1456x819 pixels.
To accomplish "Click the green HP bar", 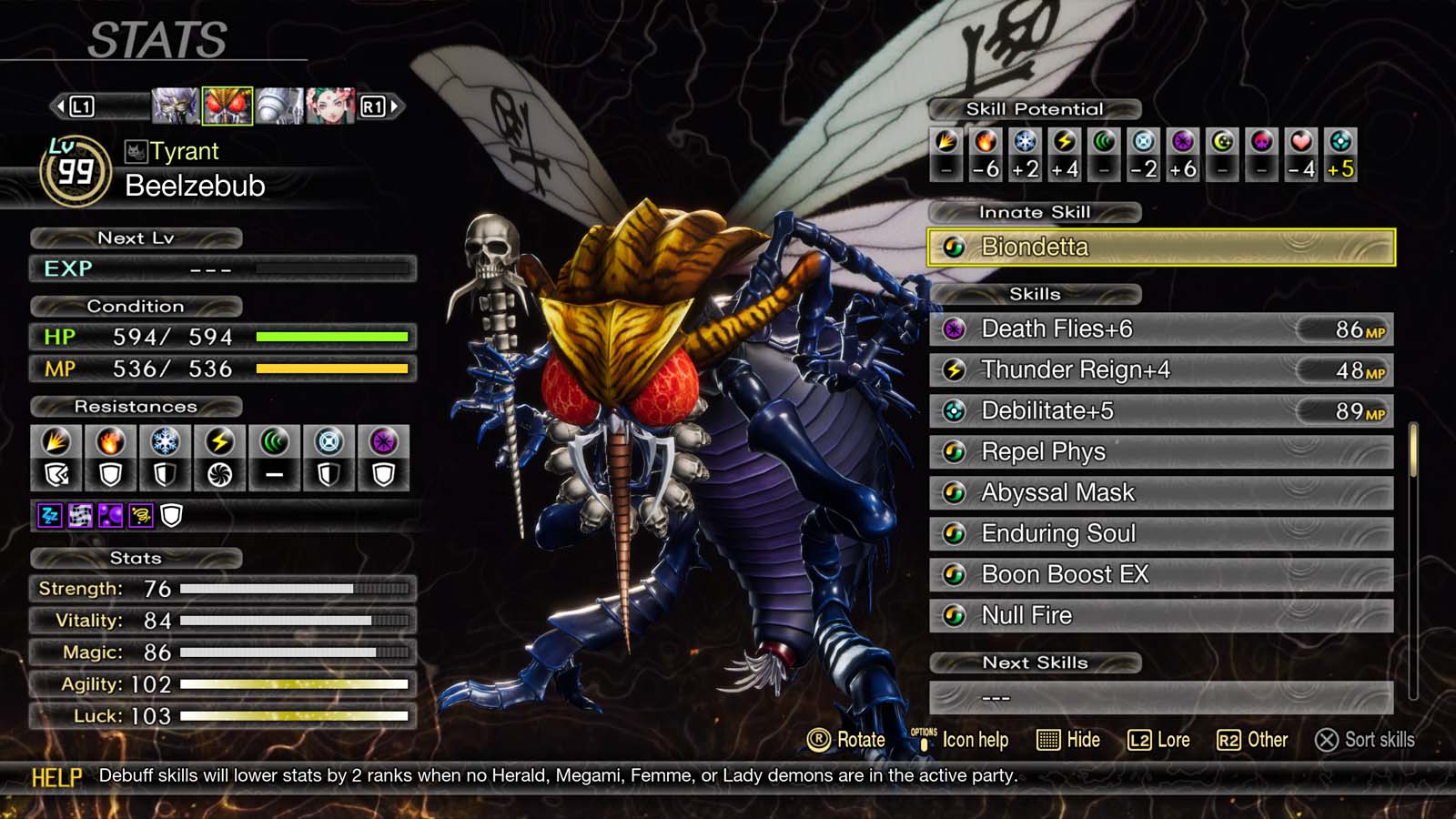I will [332, 337].
